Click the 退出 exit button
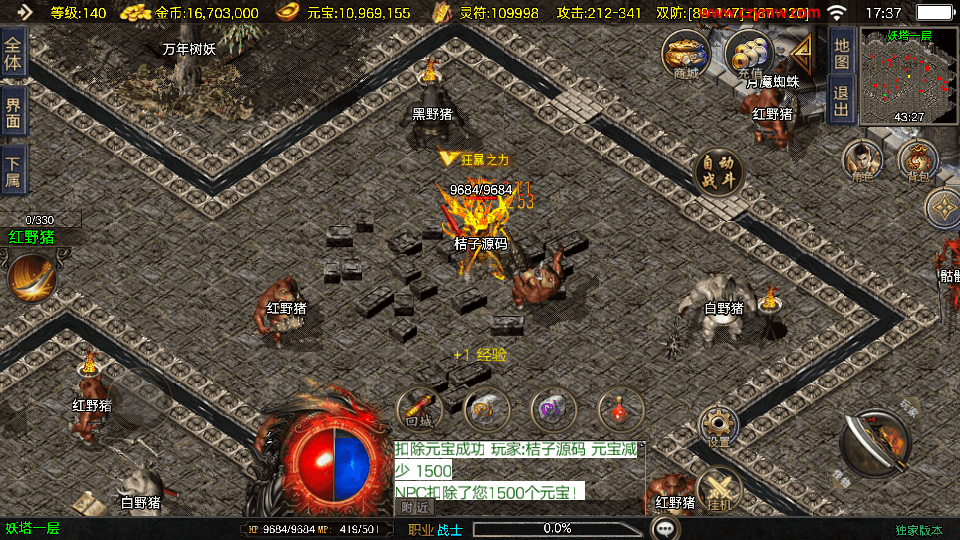The image size is (960, 540). [x=842, y=100]
